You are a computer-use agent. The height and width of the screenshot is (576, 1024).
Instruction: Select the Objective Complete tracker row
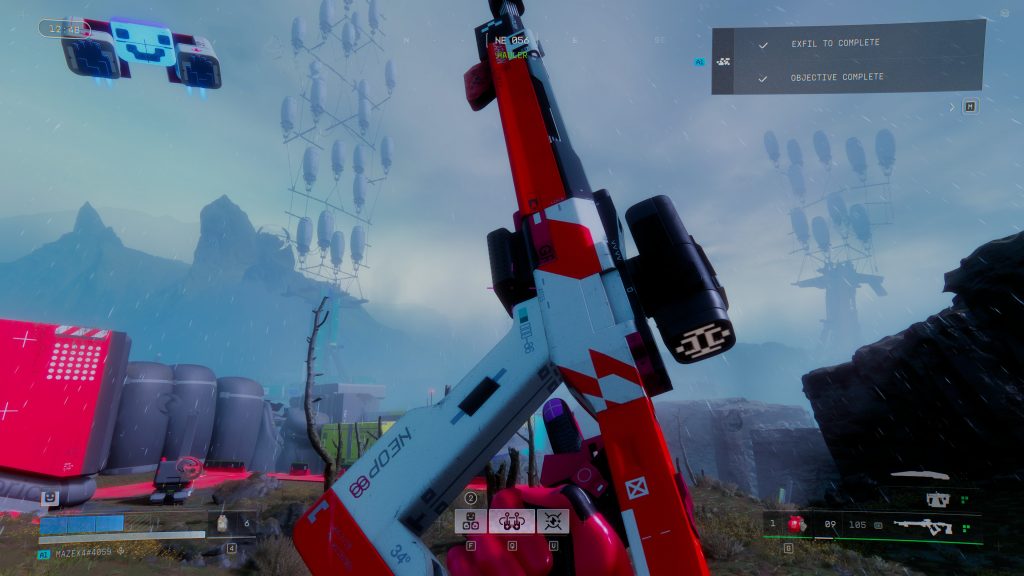[834, 77]
